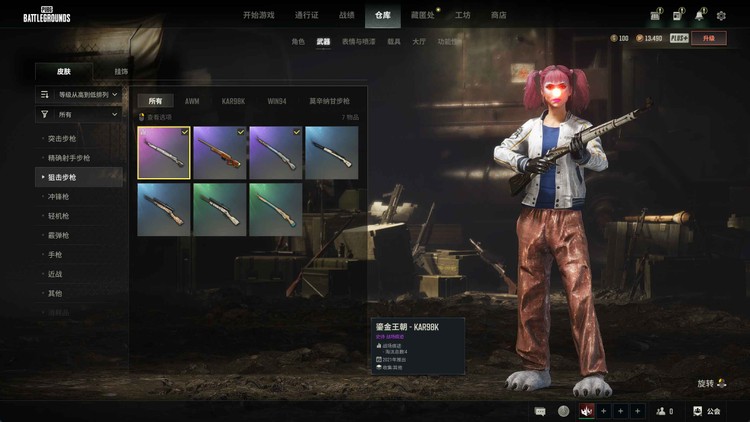The height and width of the screenshot is (422, 750).
Task: Choose the 手枪 weapon category
Action: click(x=56, y=254)
